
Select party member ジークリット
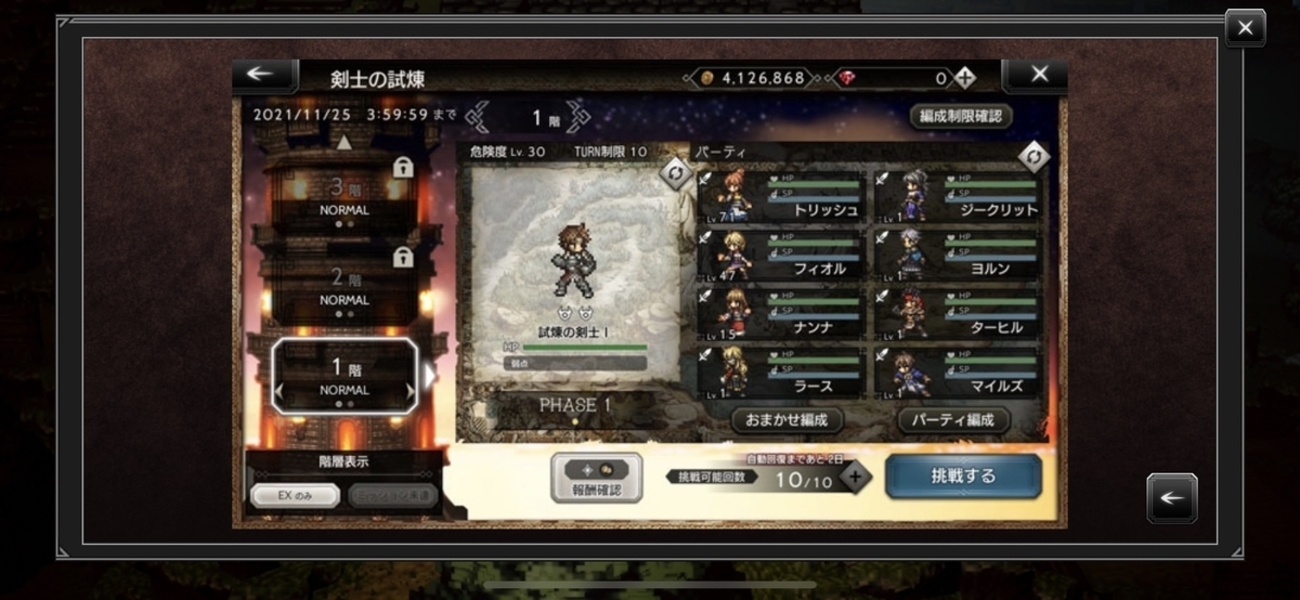[x=957, y=197]
